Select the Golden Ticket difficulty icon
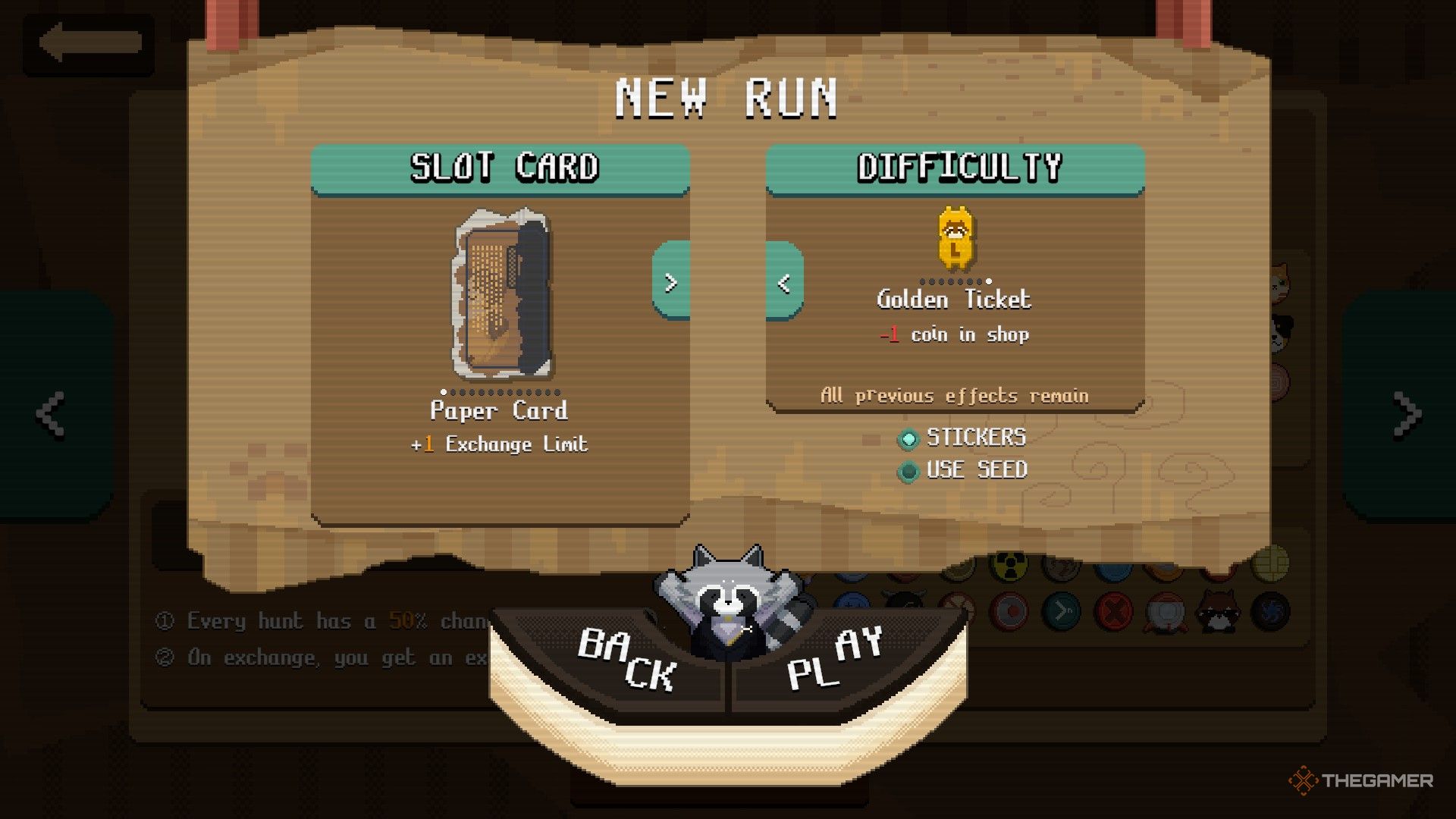 tap(955, 239)
